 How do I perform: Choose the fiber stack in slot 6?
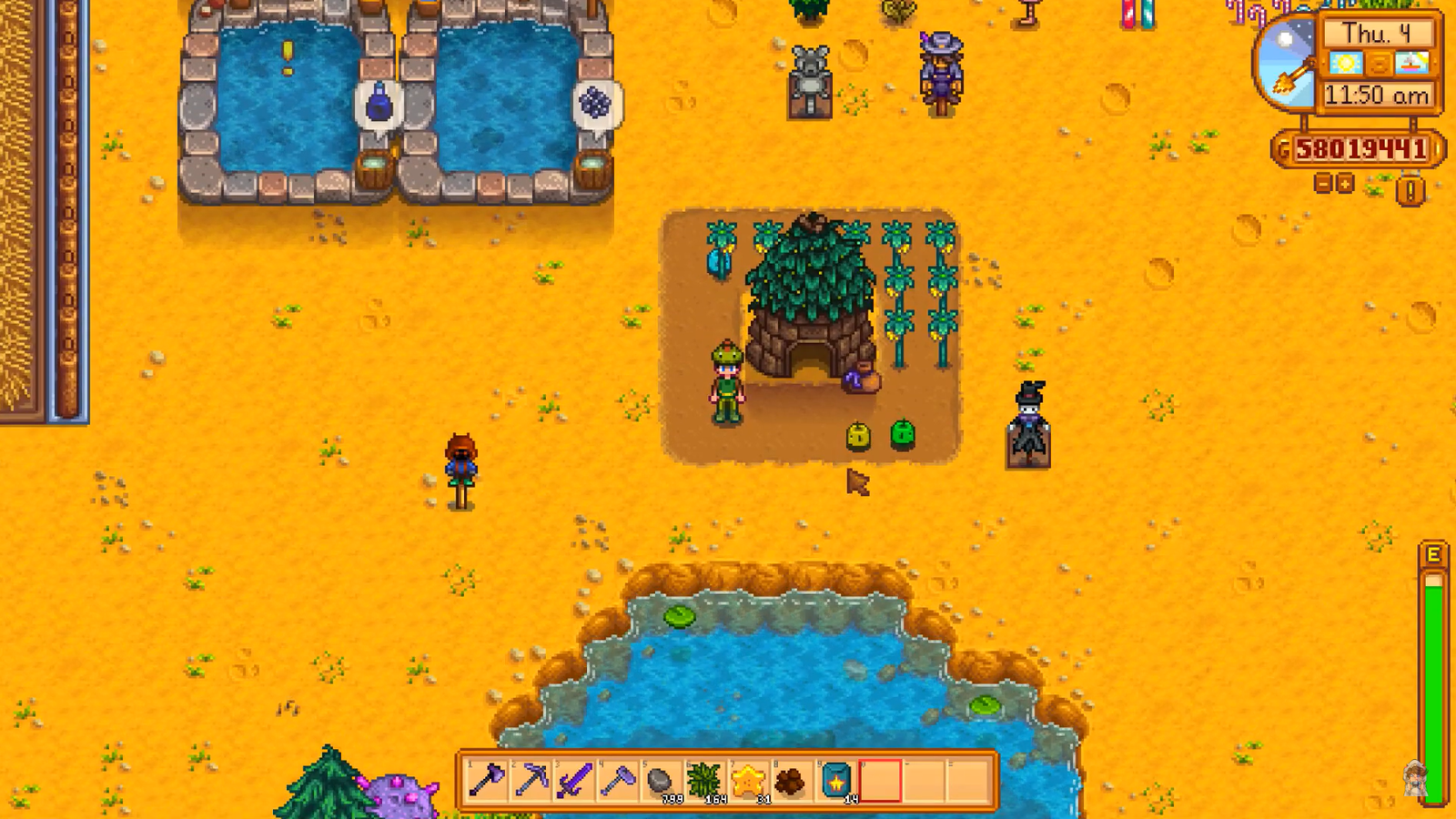tap(704, 779)
